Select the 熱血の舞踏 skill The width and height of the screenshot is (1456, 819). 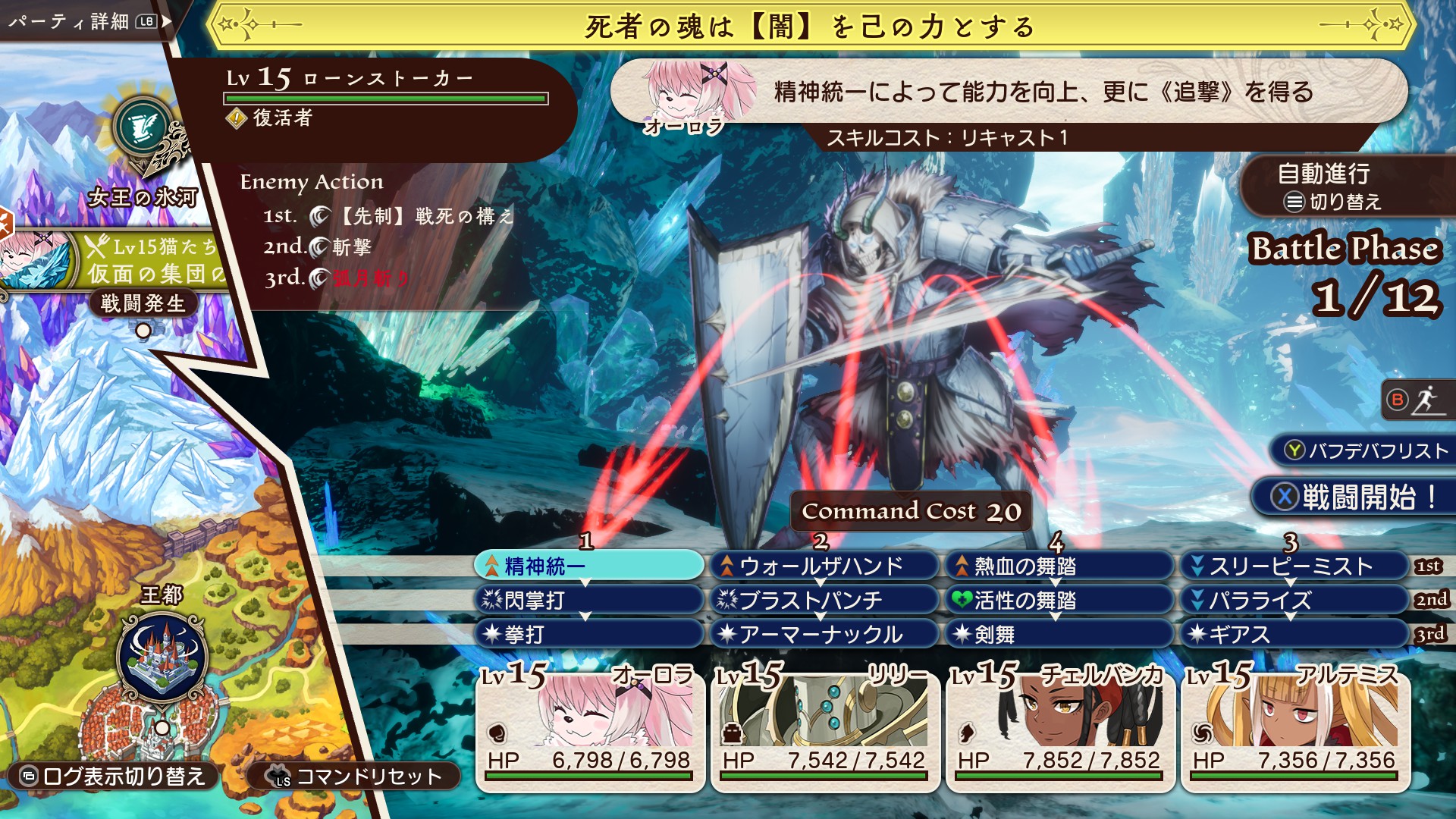click(x=1059, y=566)
